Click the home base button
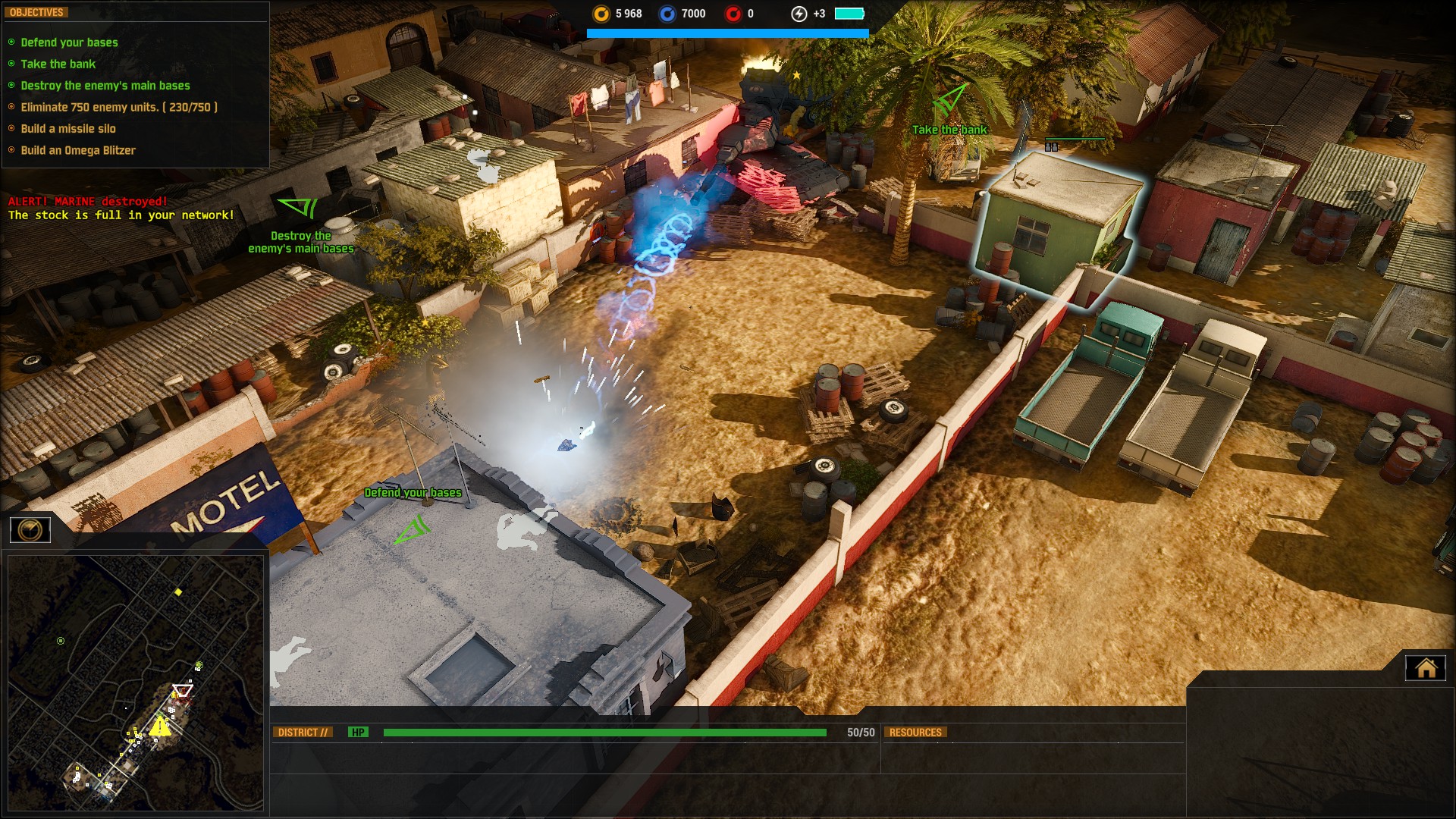1456x819 pixels. coord(1426,668)
